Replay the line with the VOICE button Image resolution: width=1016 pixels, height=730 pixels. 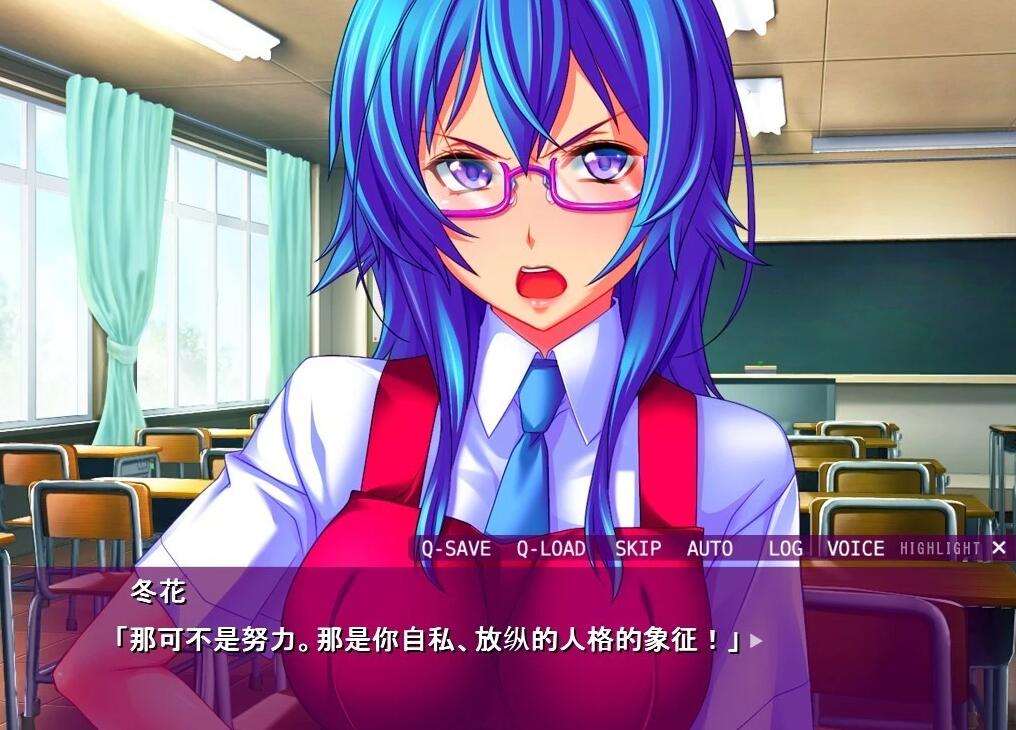click(856, 548)
